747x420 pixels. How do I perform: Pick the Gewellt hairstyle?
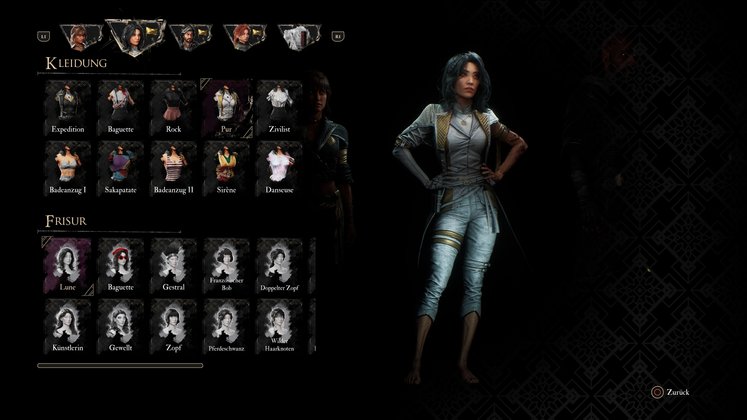click(x=121, y=326)
